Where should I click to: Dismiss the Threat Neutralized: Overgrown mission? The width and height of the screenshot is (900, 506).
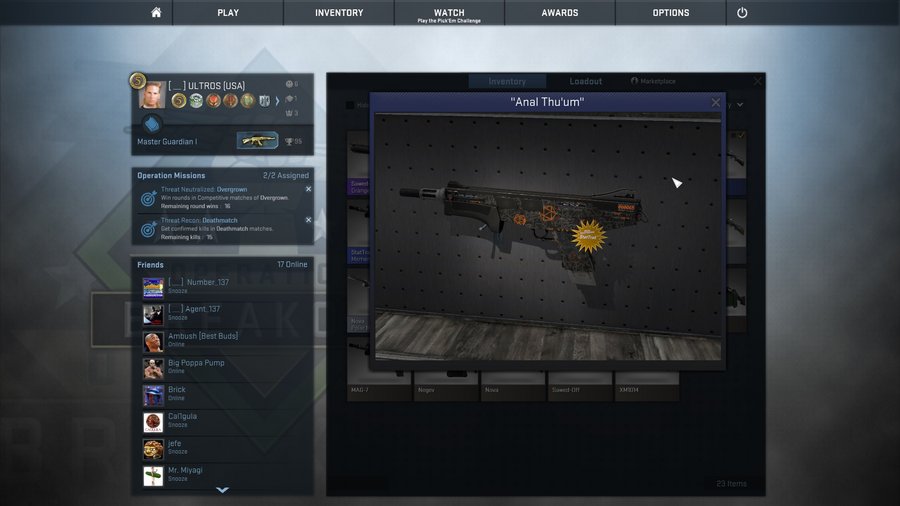click(308, 189)
